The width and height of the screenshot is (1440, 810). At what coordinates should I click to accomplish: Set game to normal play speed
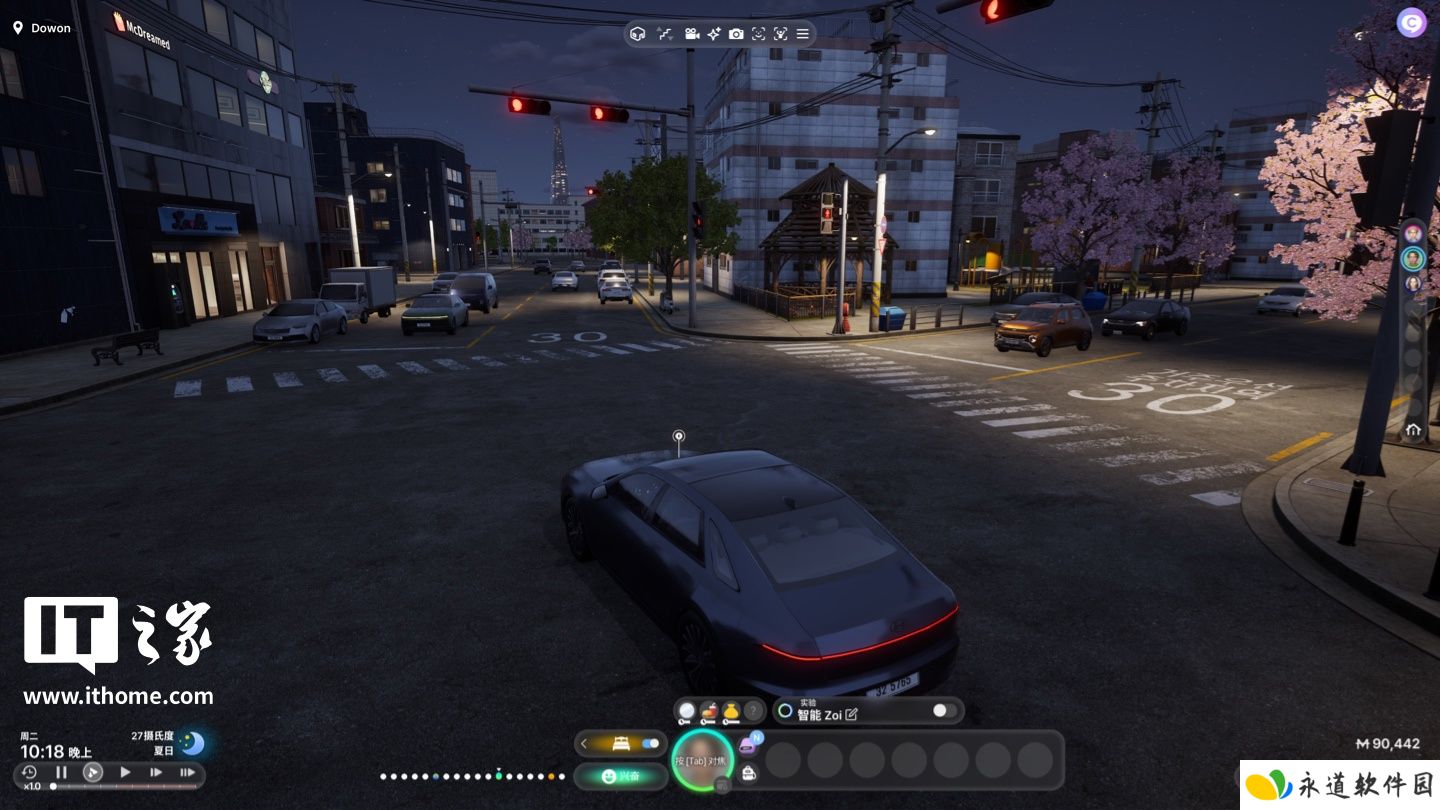tap(125, 772)
